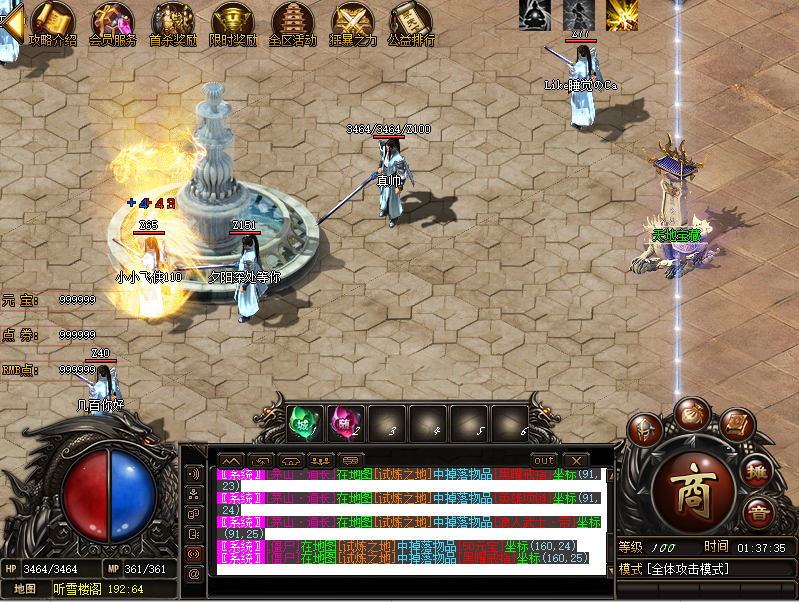799x602 pixels.
Task: Activate the 狂暴之力 crossed-swords icon
Action: tap(352, 24)
